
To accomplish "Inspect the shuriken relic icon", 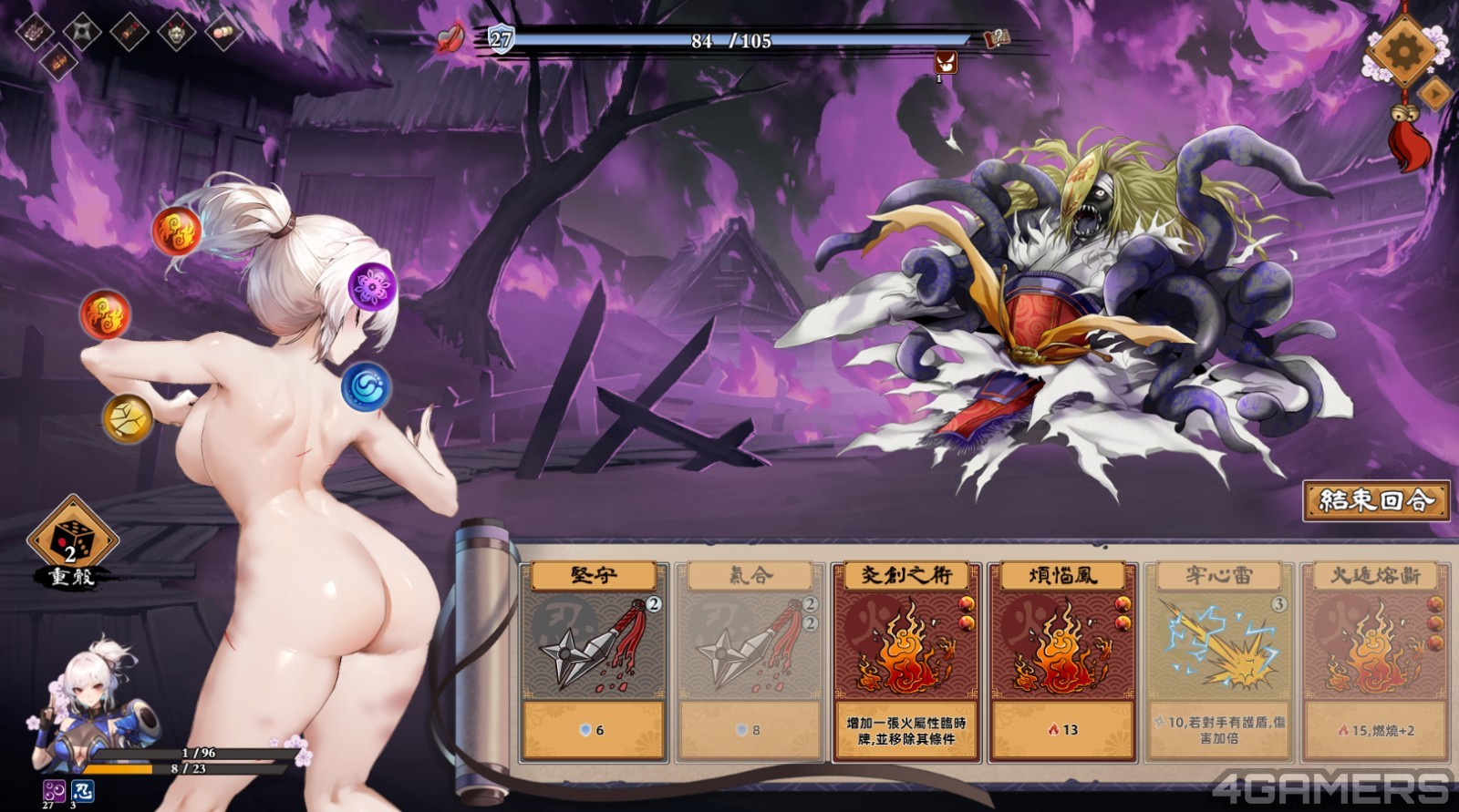I will tap(83, 31).
